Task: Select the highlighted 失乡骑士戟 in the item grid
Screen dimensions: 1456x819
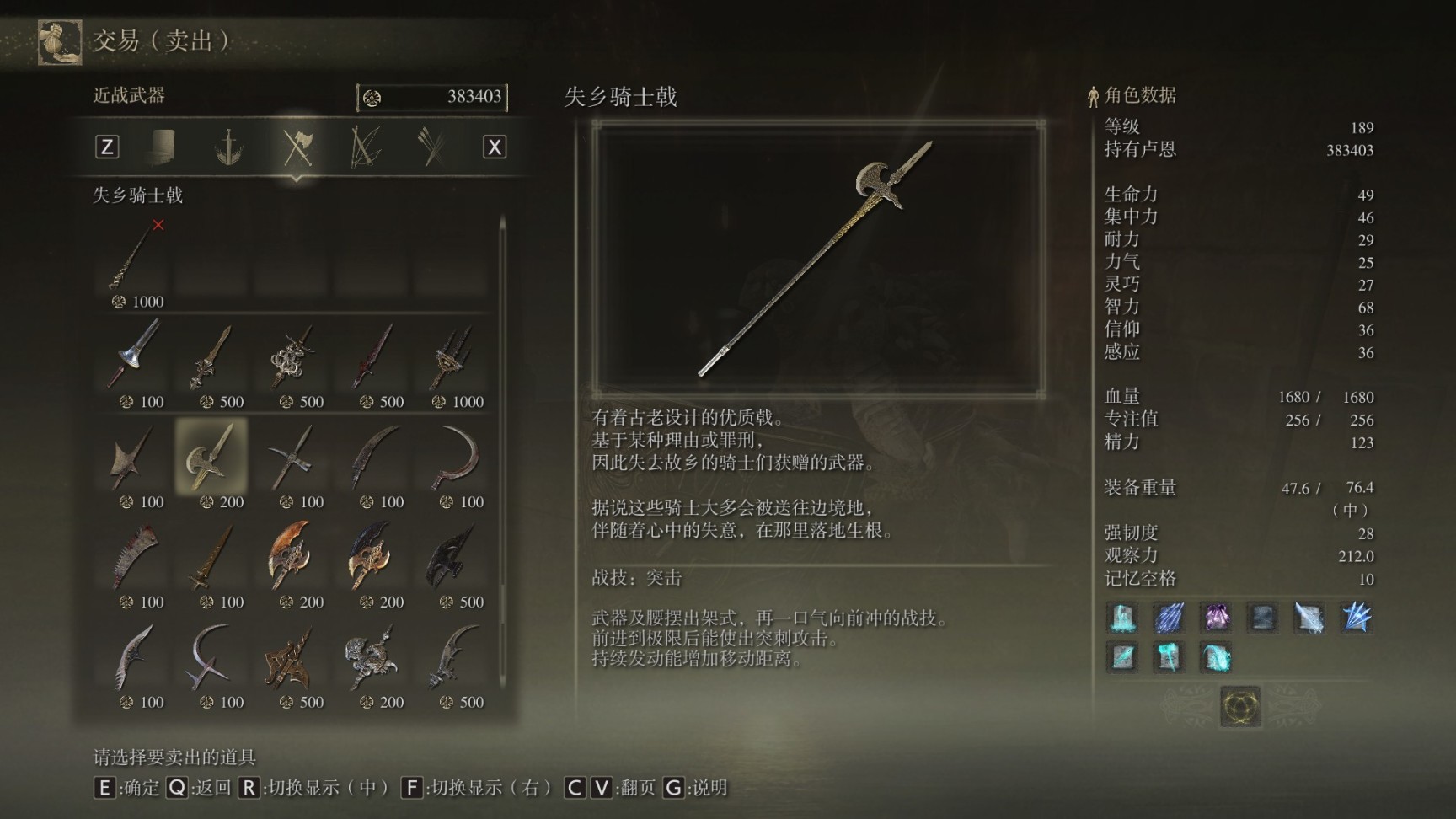Action: 211,459
